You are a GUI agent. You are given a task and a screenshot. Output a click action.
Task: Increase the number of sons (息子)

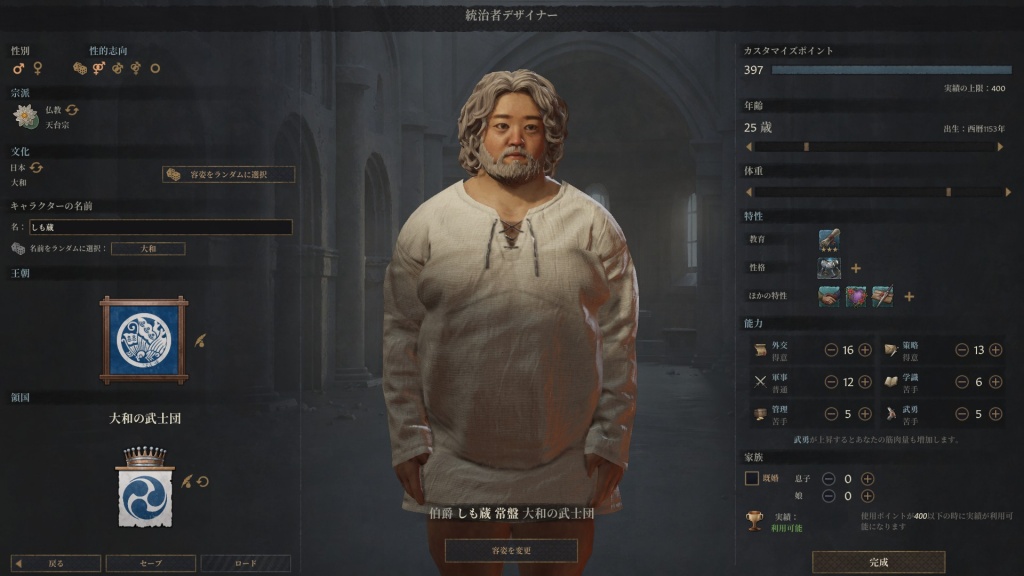pyautogui.click(x=867, y=479)
